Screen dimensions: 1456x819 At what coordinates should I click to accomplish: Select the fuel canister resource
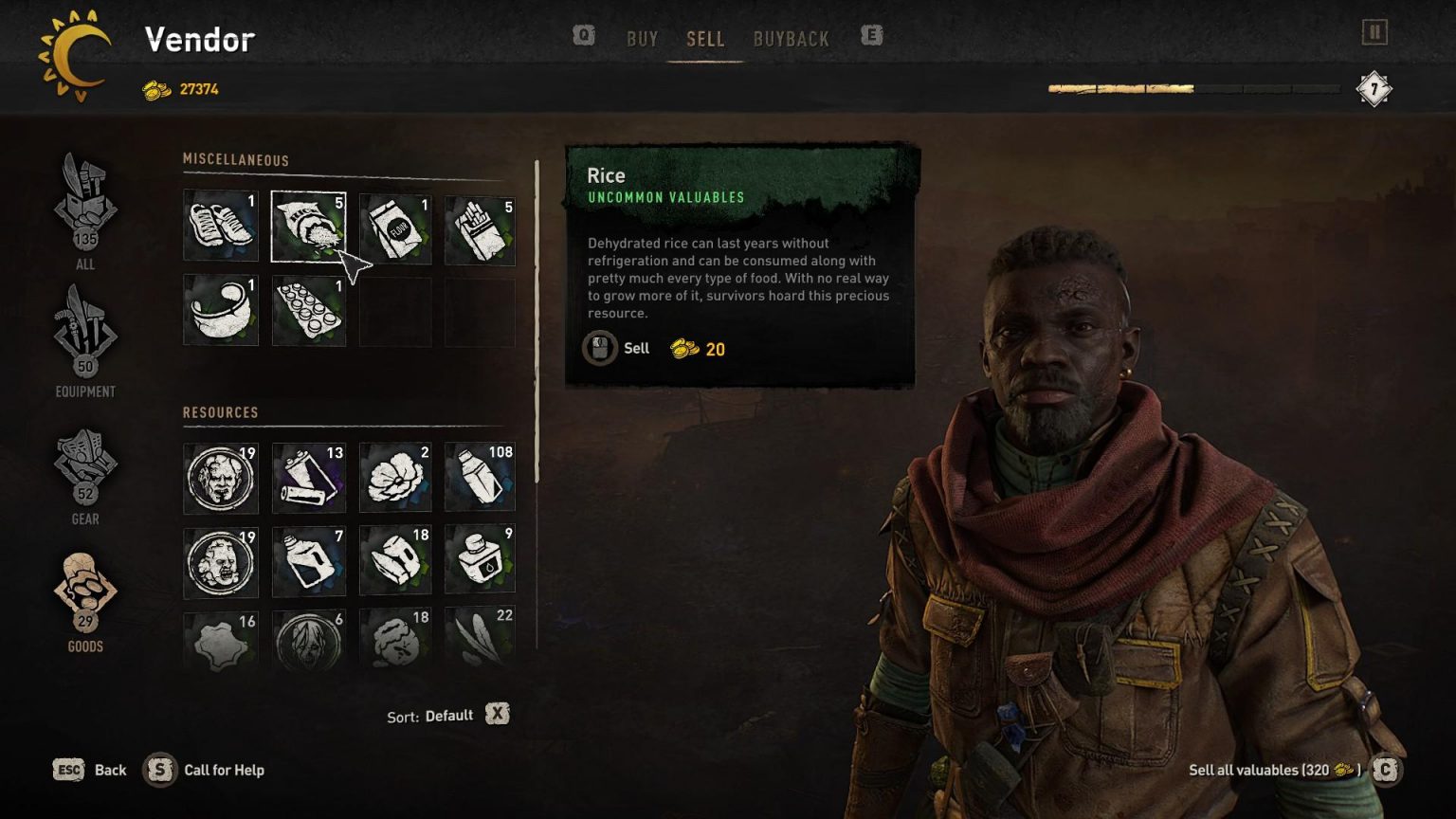(x=308, y=561)
